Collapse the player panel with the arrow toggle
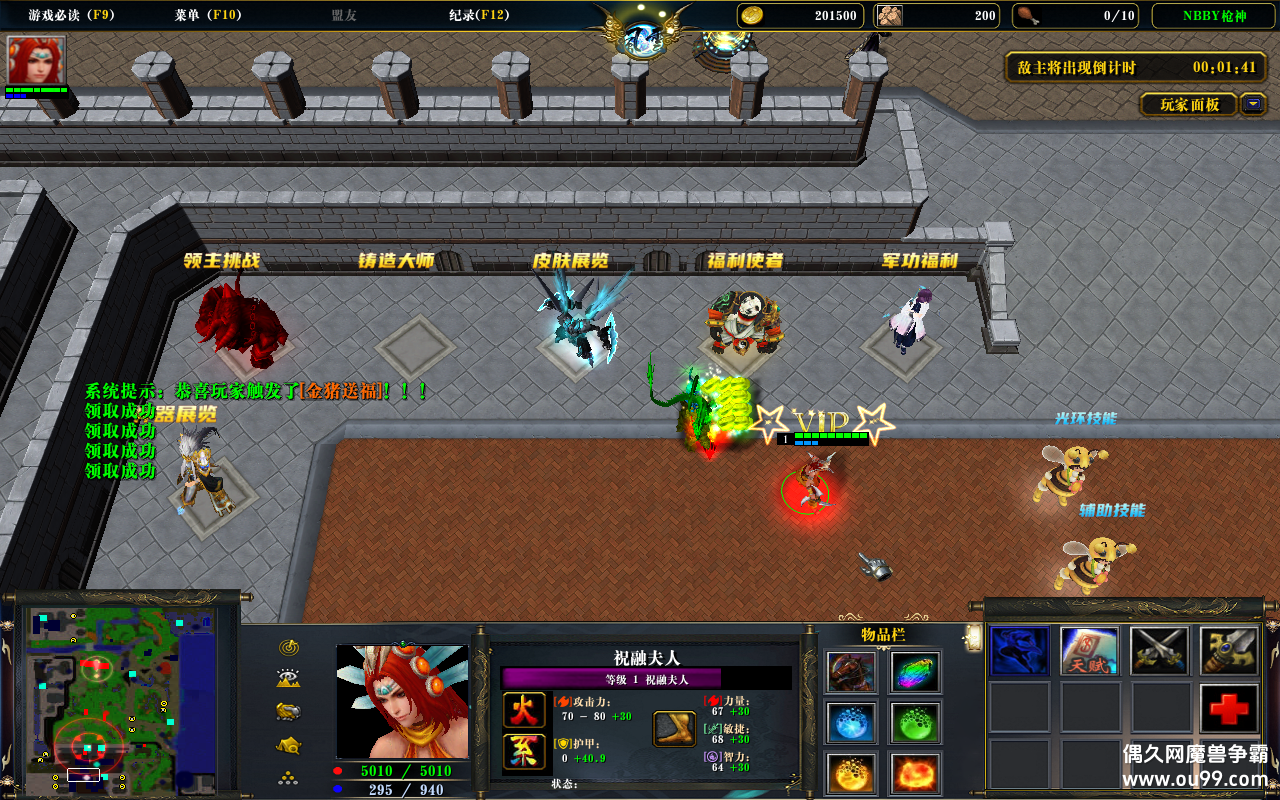This screenshot has width=1280, height=800. click(x=1253, y=104)
